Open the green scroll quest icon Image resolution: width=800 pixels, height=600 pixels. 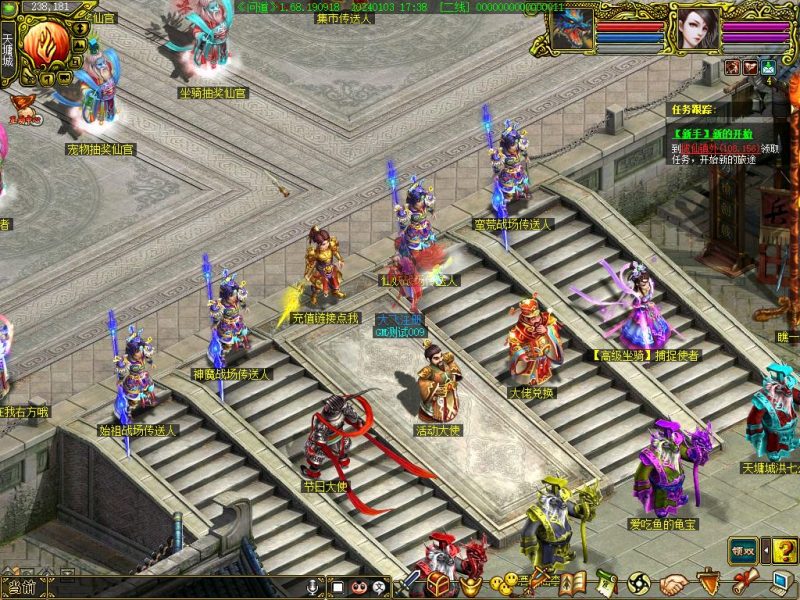606,583
